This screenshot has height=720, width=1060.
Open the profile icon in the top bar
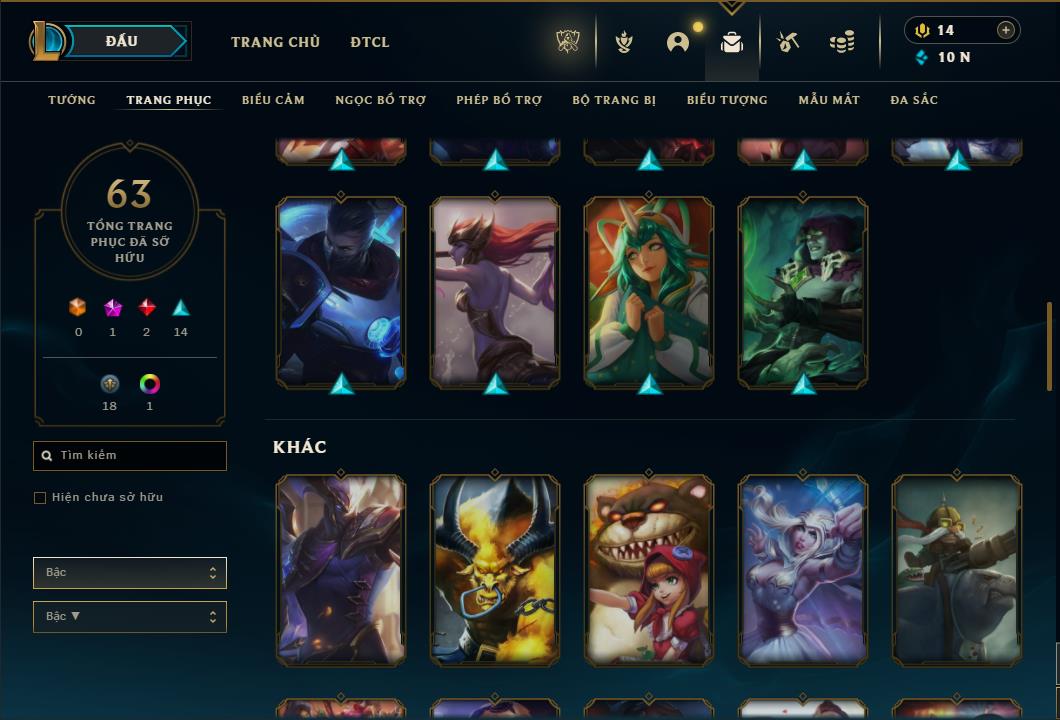[678, 42]
